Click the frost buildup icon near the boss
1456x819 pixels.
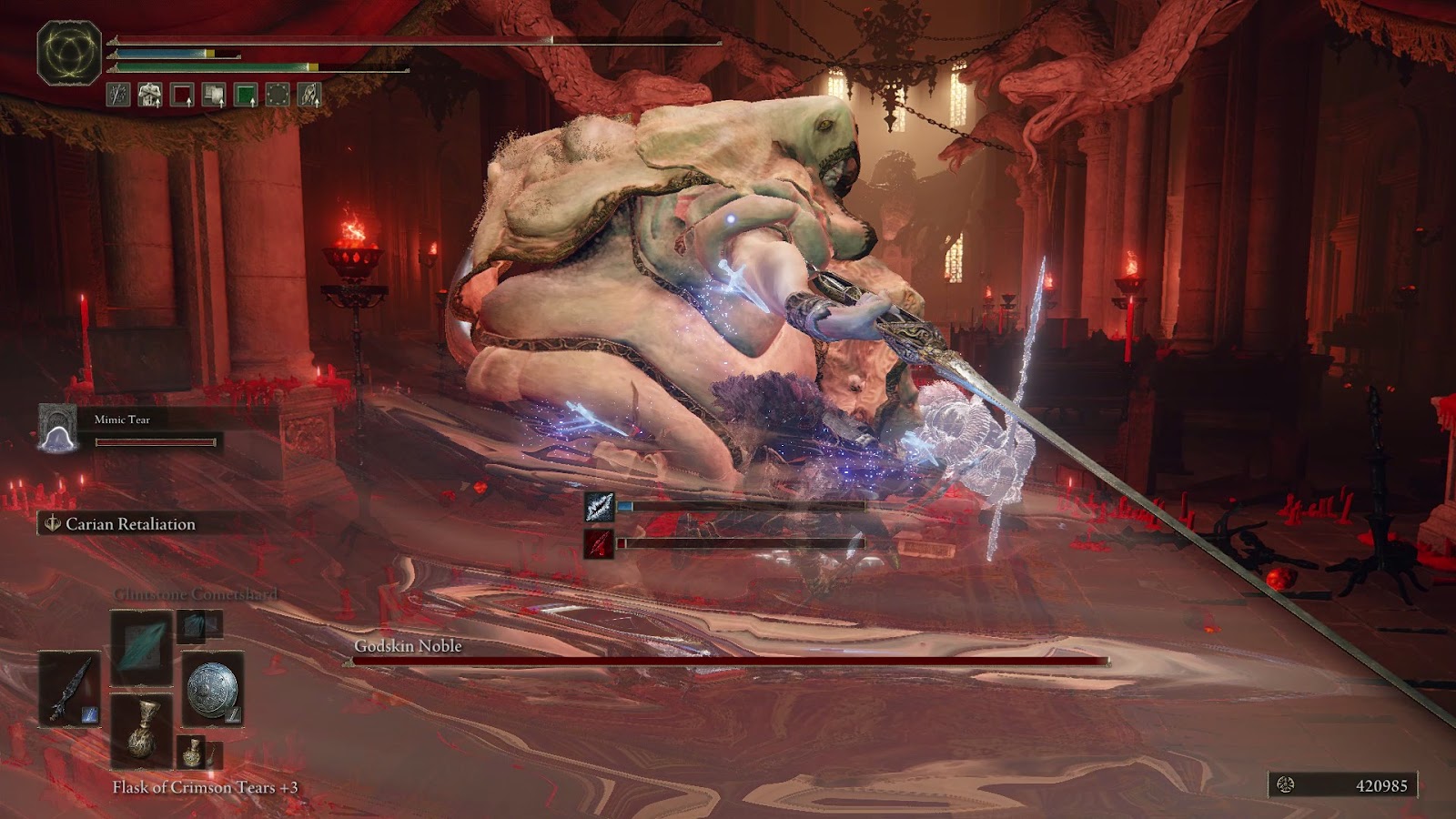pos(599,507)
